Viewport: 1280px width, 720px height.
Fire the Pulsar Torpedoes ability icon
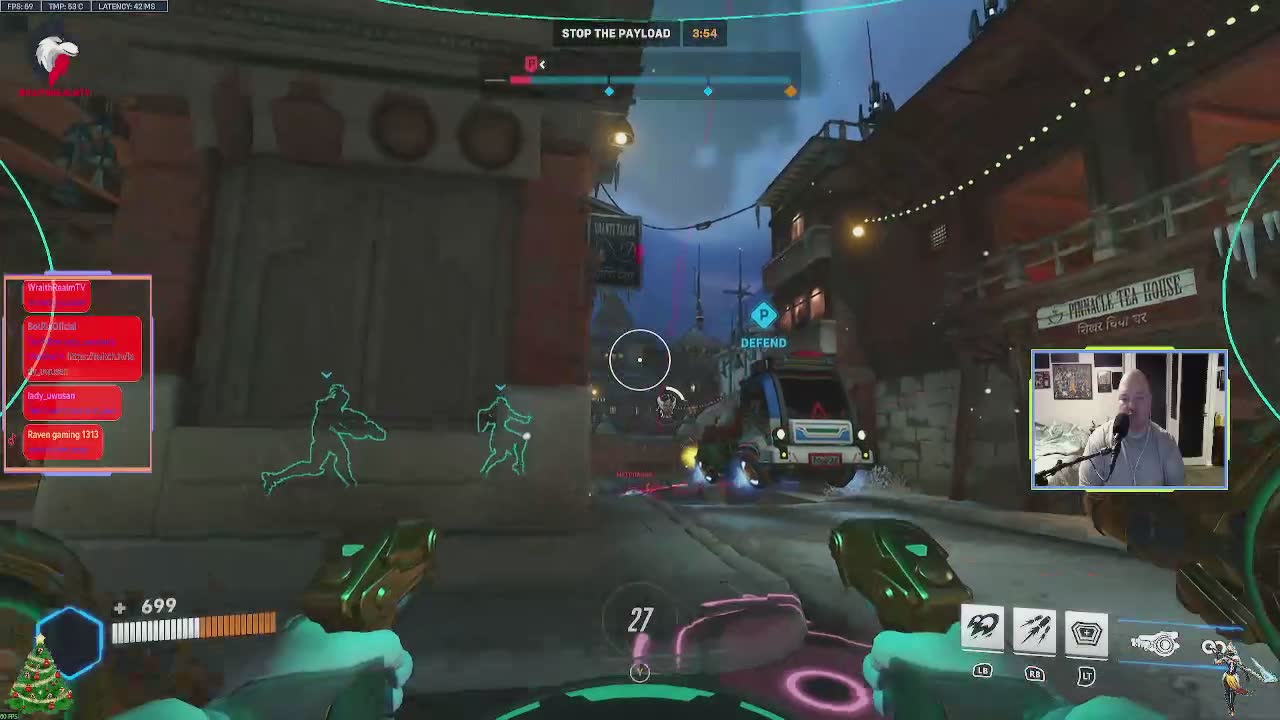pos(1034,630)
